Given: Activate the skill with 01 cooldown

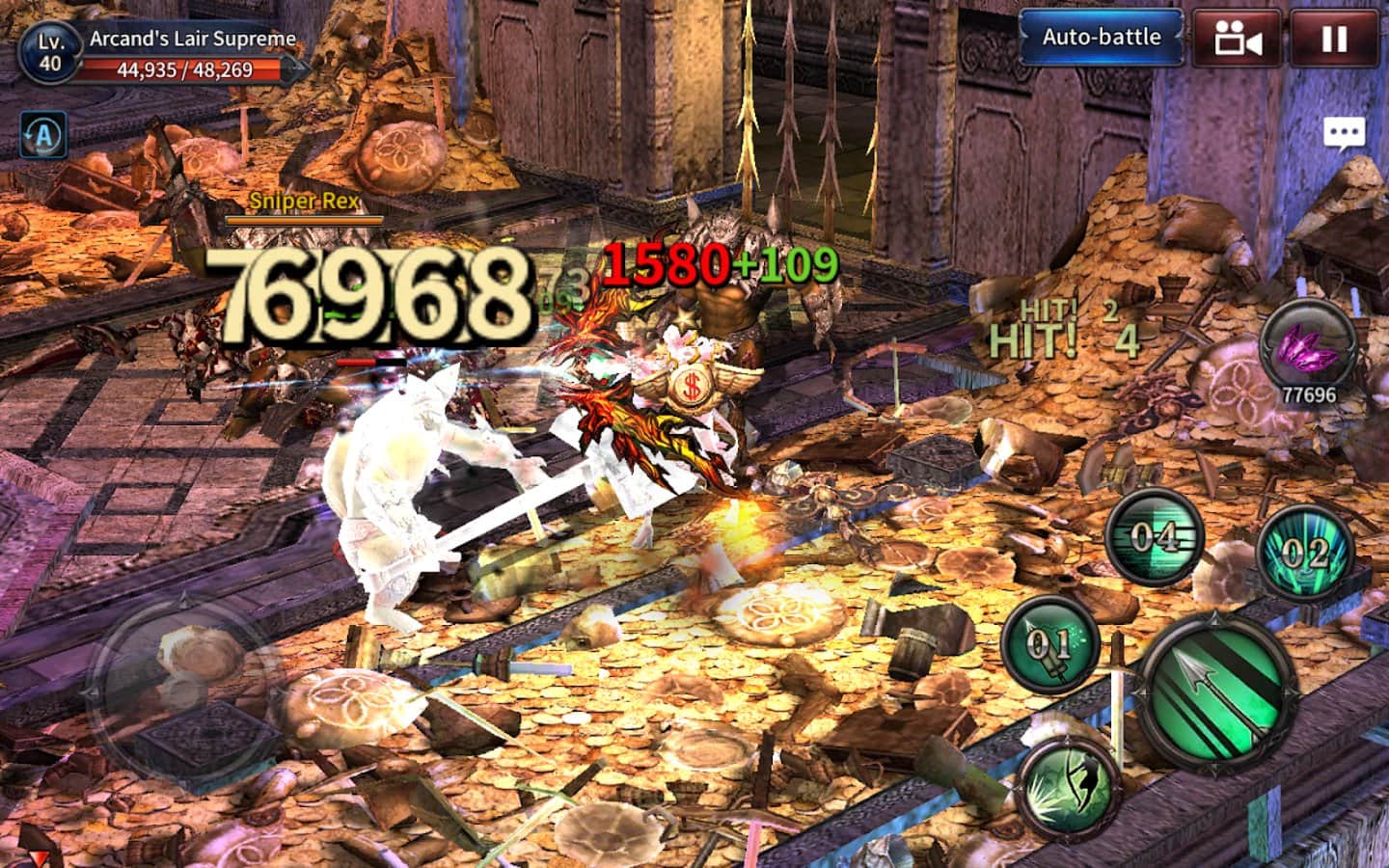Looking at the screenshot, I should click(1049, 641).
